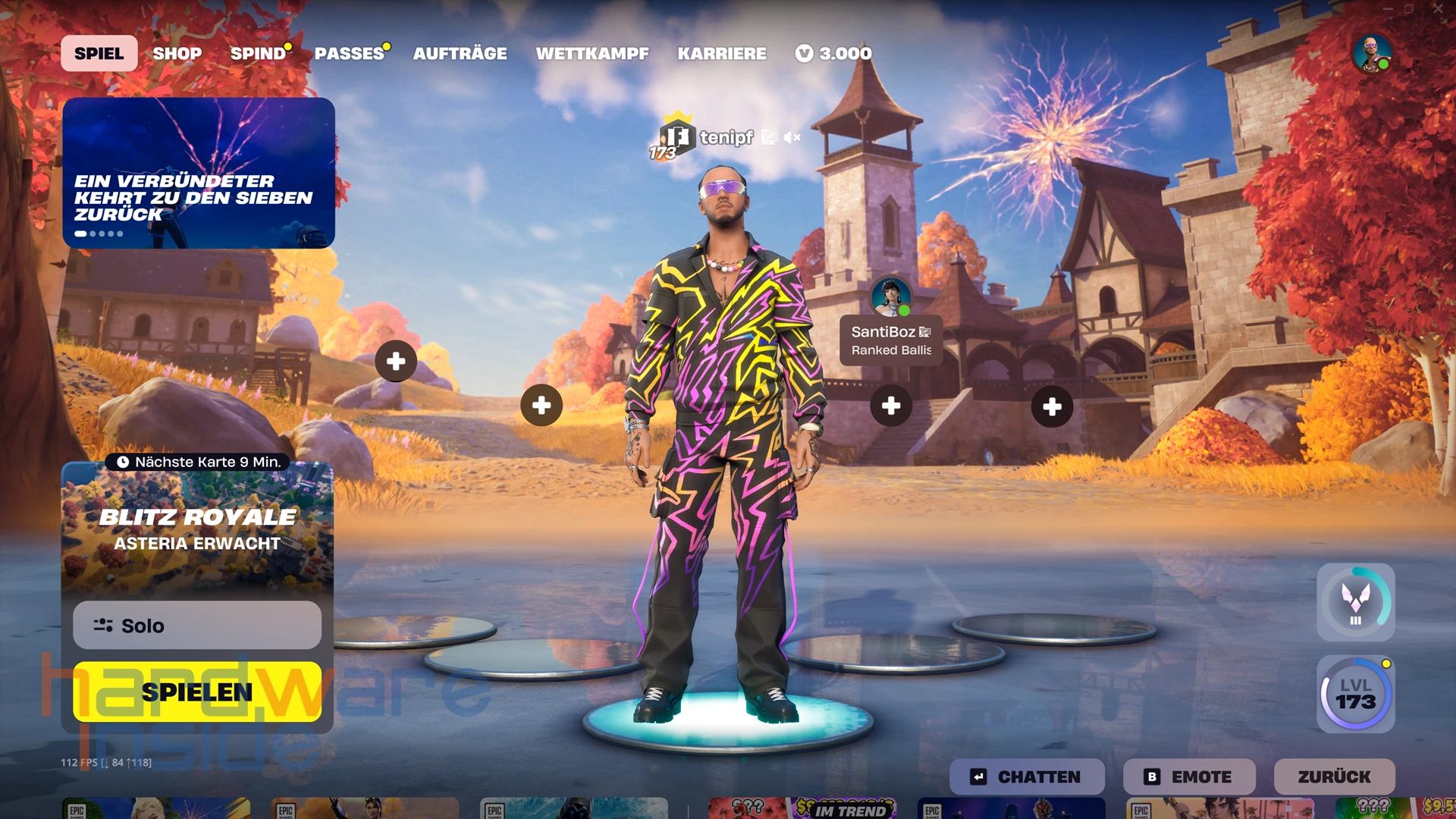This screenshot has height=819, width=1456.
Task: Open the EMOTE wheel button
Action: click(1189, 777)
